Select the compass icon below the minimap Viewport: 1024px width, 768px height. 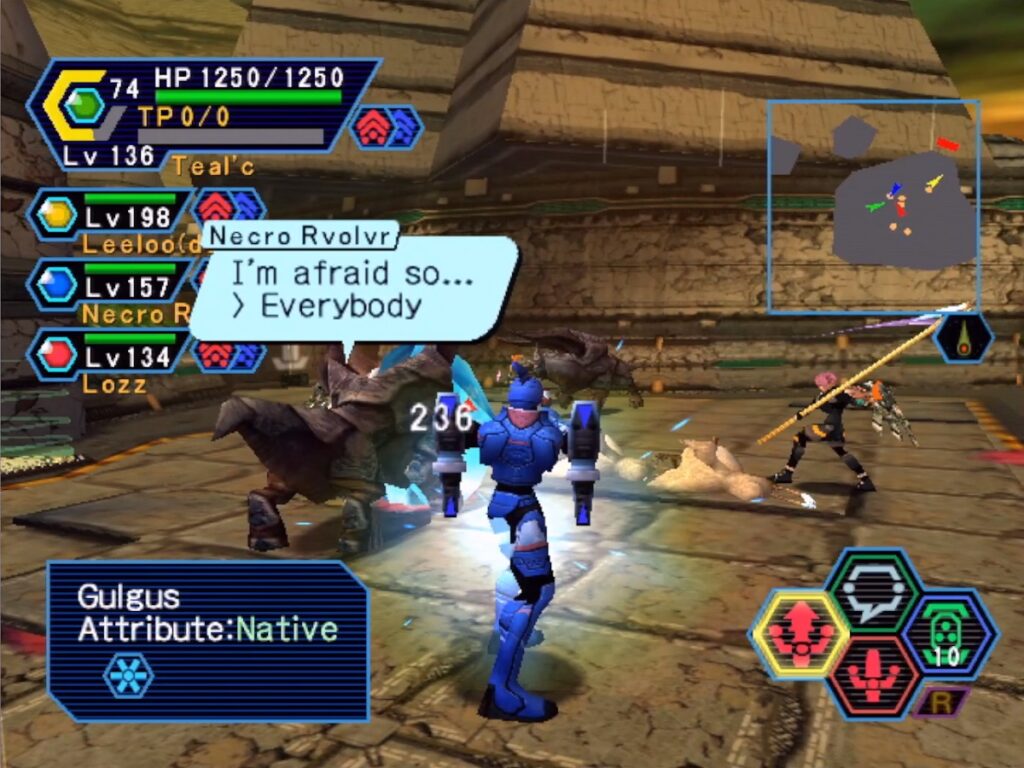(963, 338)
